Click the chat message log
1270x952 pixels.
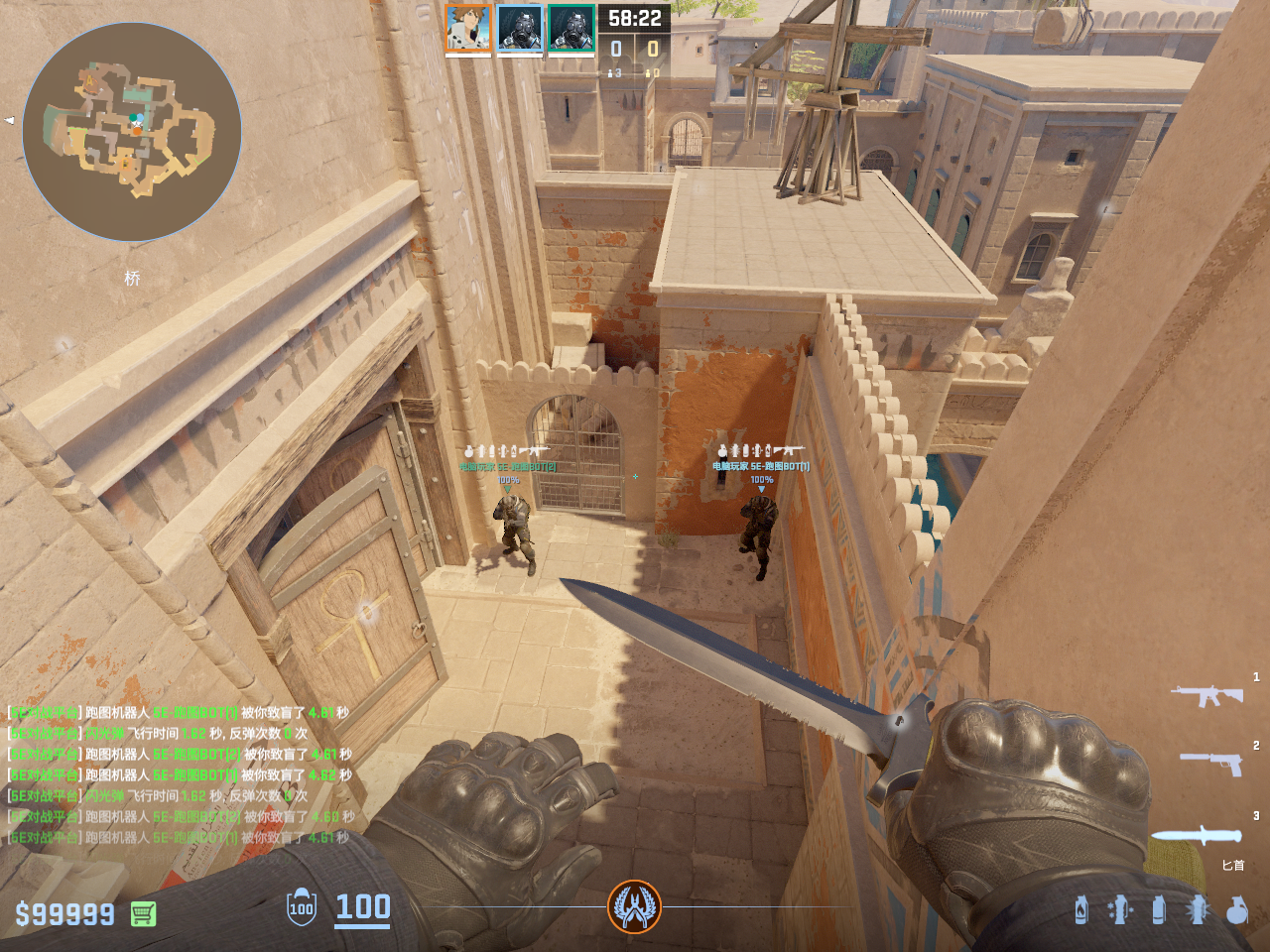click(x=179, y=774)
